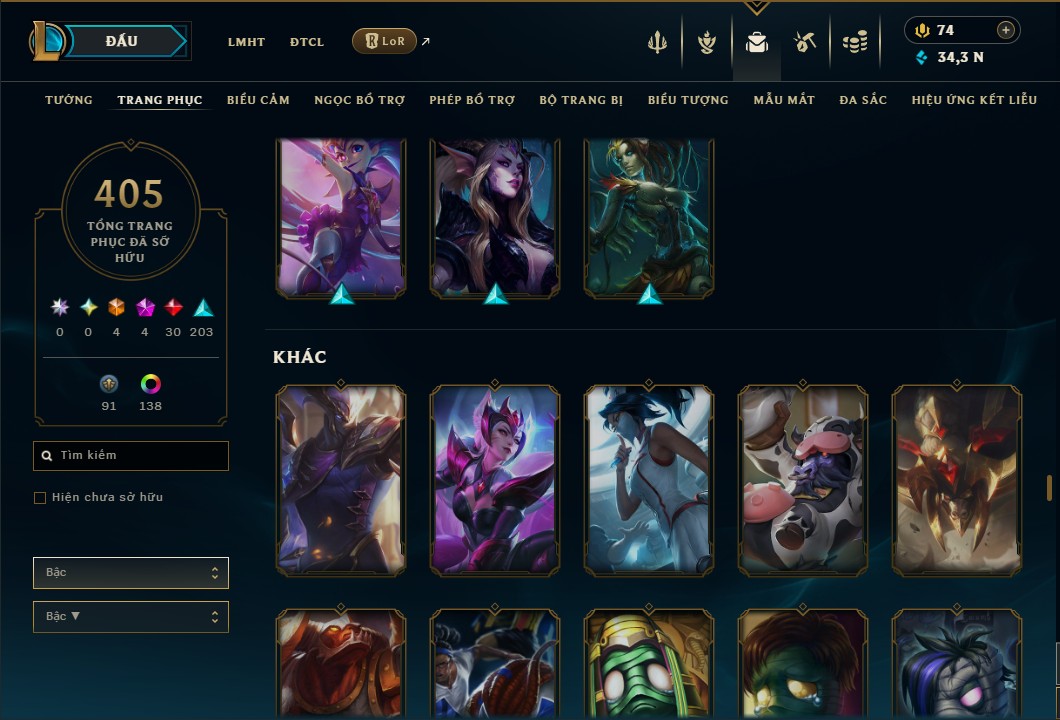Click the ĐẤU play button
Viewport: 1060px width, 720px height.
122,41
